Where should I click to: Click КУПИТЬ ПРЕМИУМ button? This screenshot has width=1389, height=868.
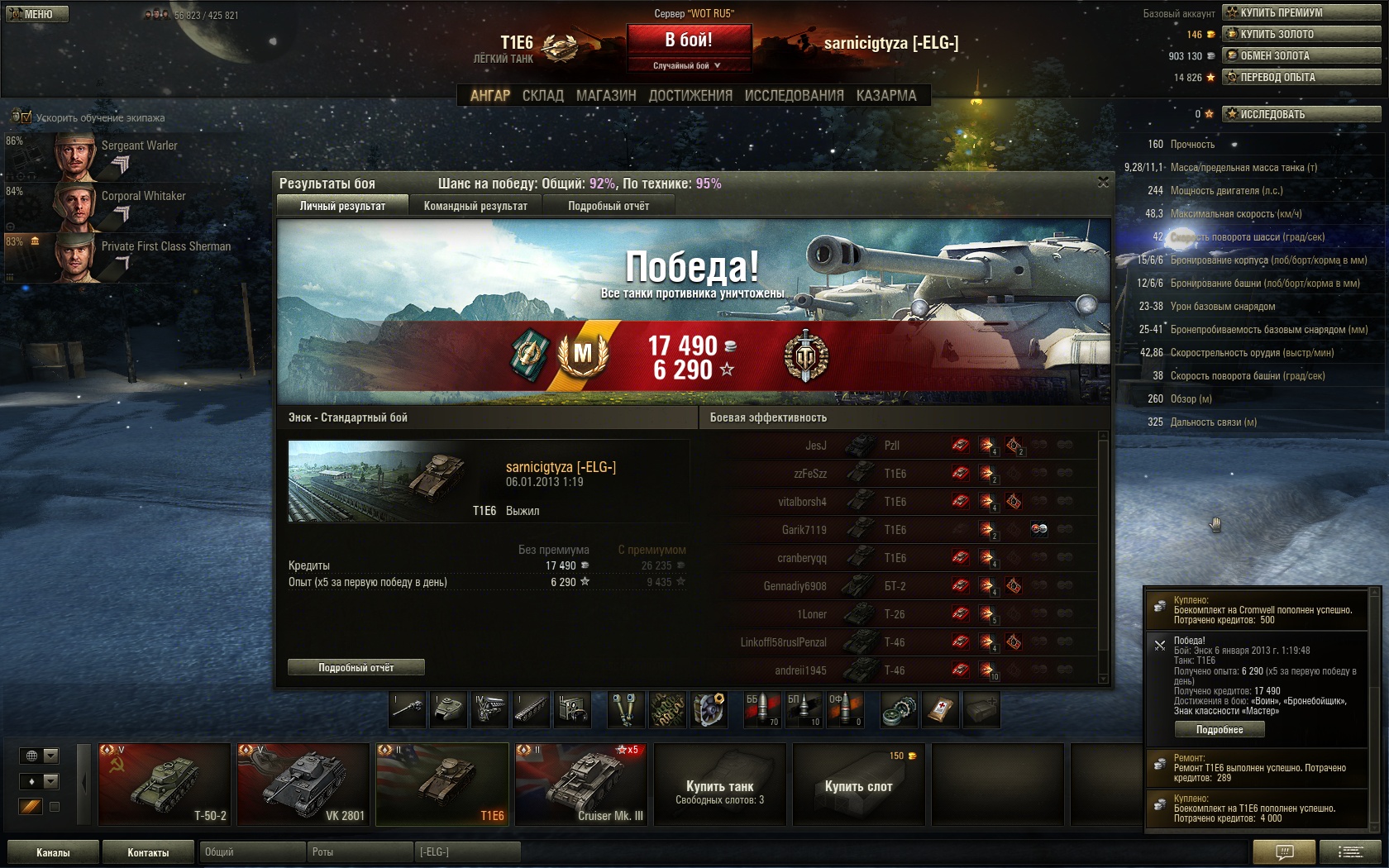(1301, 12)
